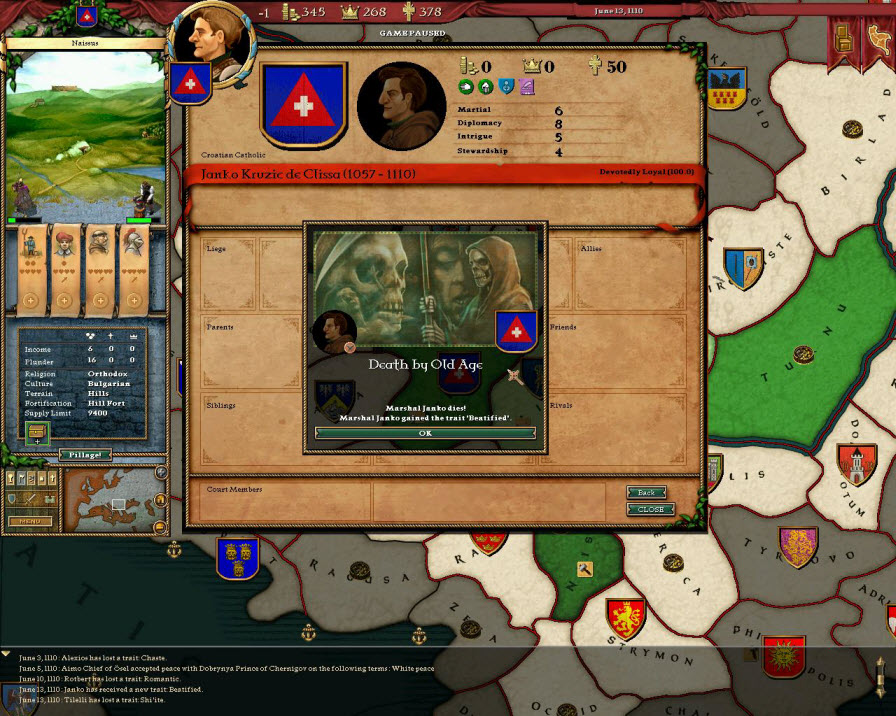Select the shield map mode icon

pyautogui.click(x=14, y=498)
